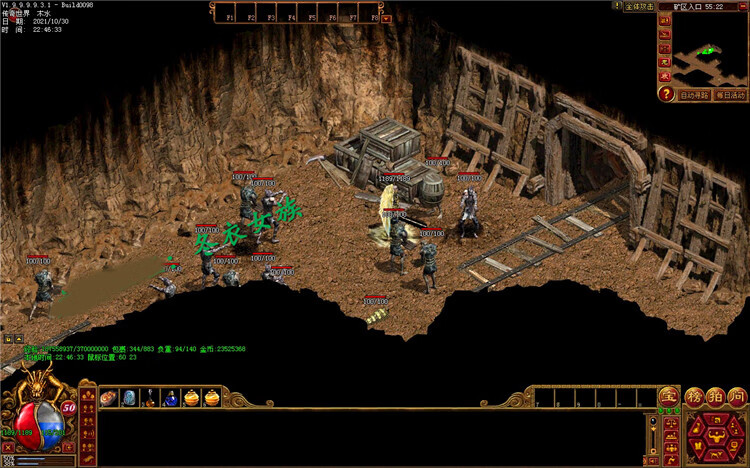Select the orange scroll hotbar slot
This screenshot has width=750, height=468.
tap(108, 398)
